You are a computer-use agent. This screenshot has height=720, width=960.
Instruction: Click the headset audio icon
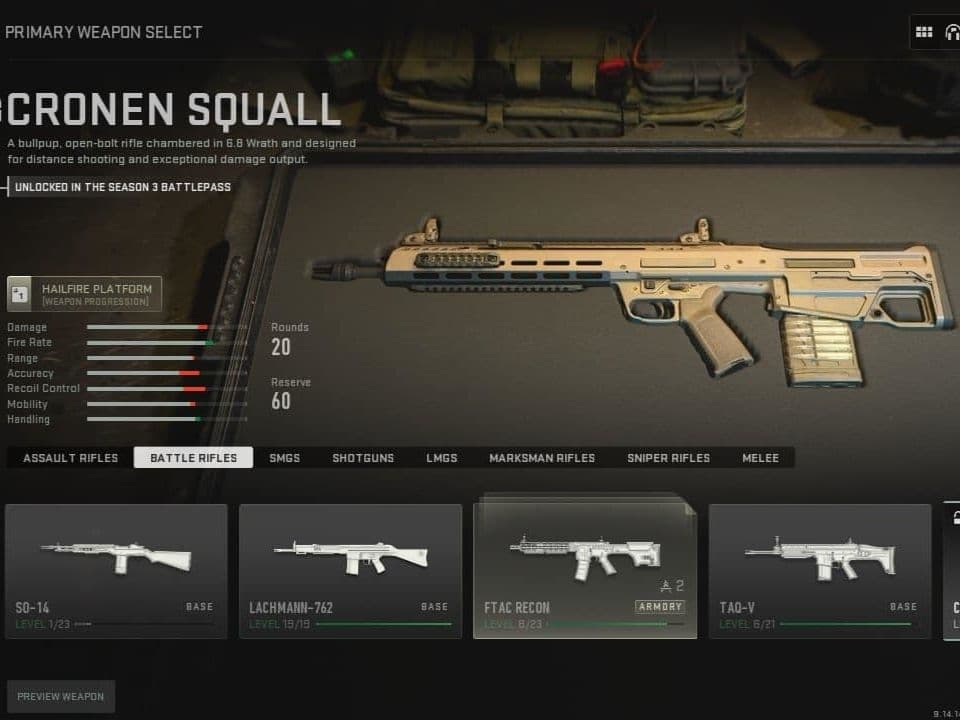point(951,32)
